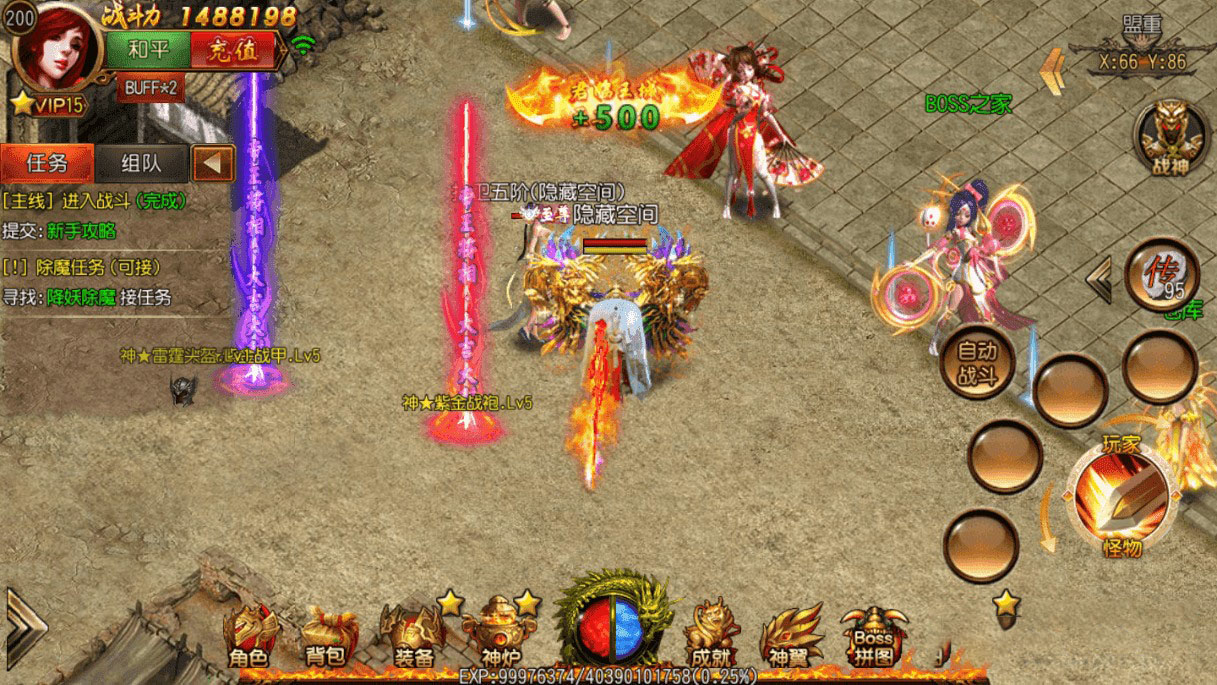Open the Boss 拼图 puzzle menu
Image resolution: width=1217 pixels, height=685 pixels.
[x=872, y=636]
